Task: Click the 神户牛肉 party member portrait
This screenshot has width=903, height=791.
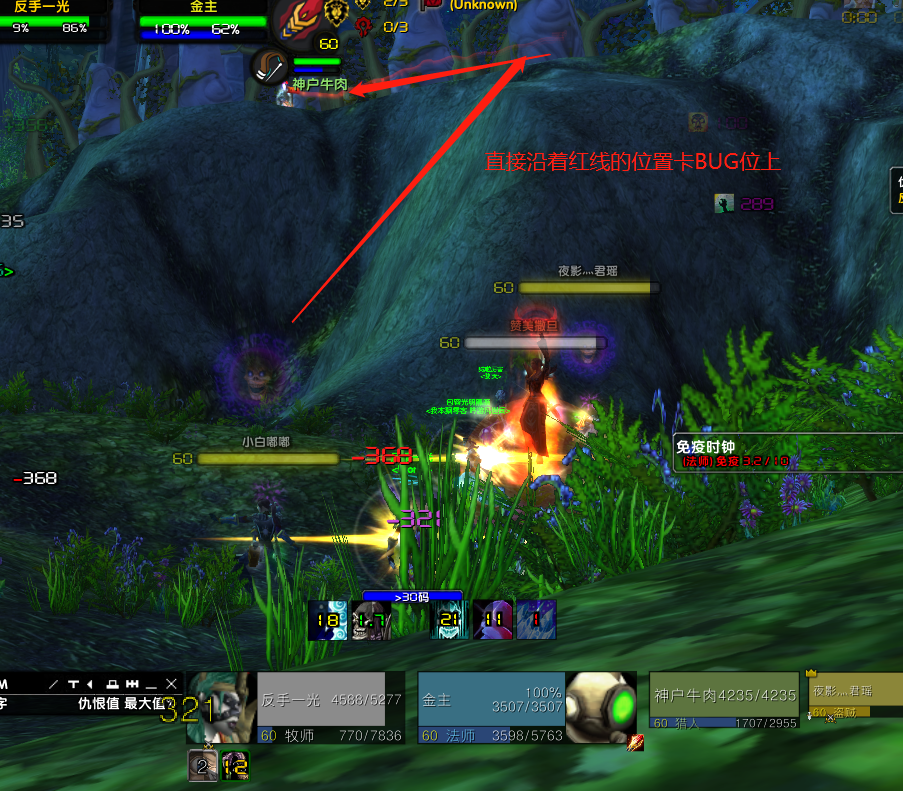Action: click(268, 68)
